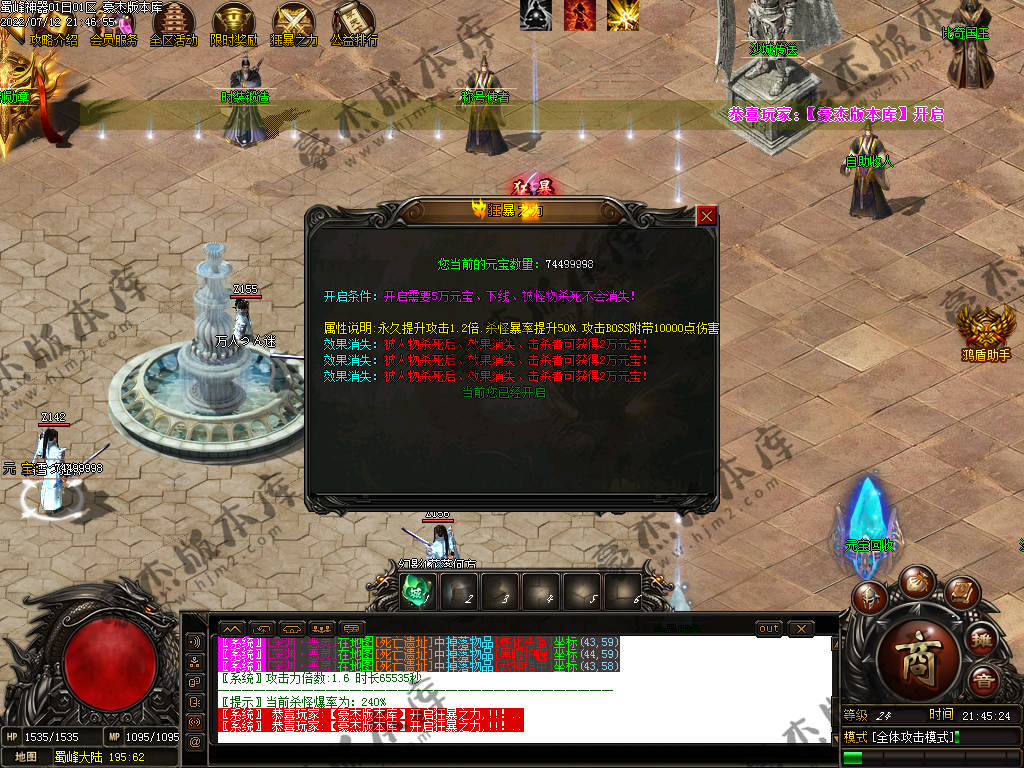Open the 会员服务 member services icon

pos(112,20)
